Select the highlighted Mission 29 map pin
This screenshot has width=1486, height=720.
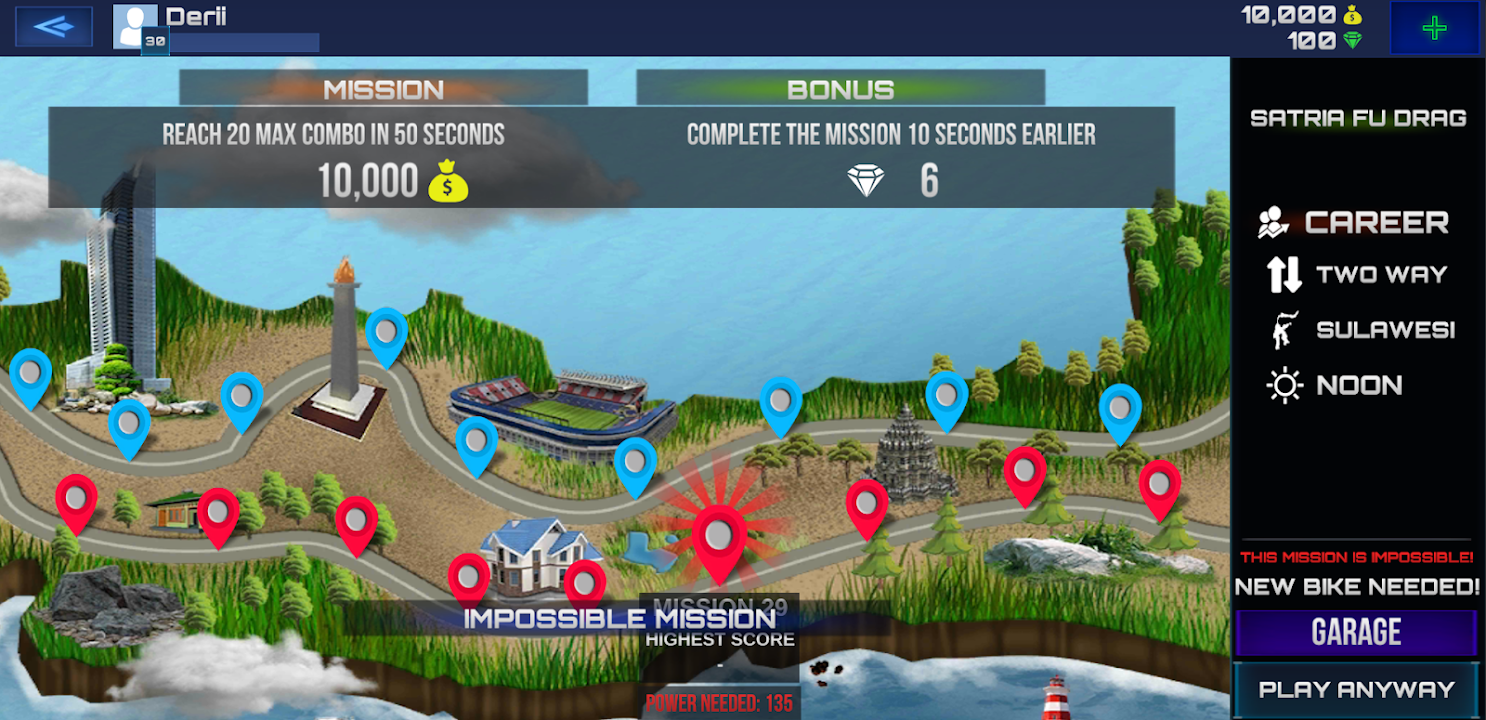click(718, 540)
